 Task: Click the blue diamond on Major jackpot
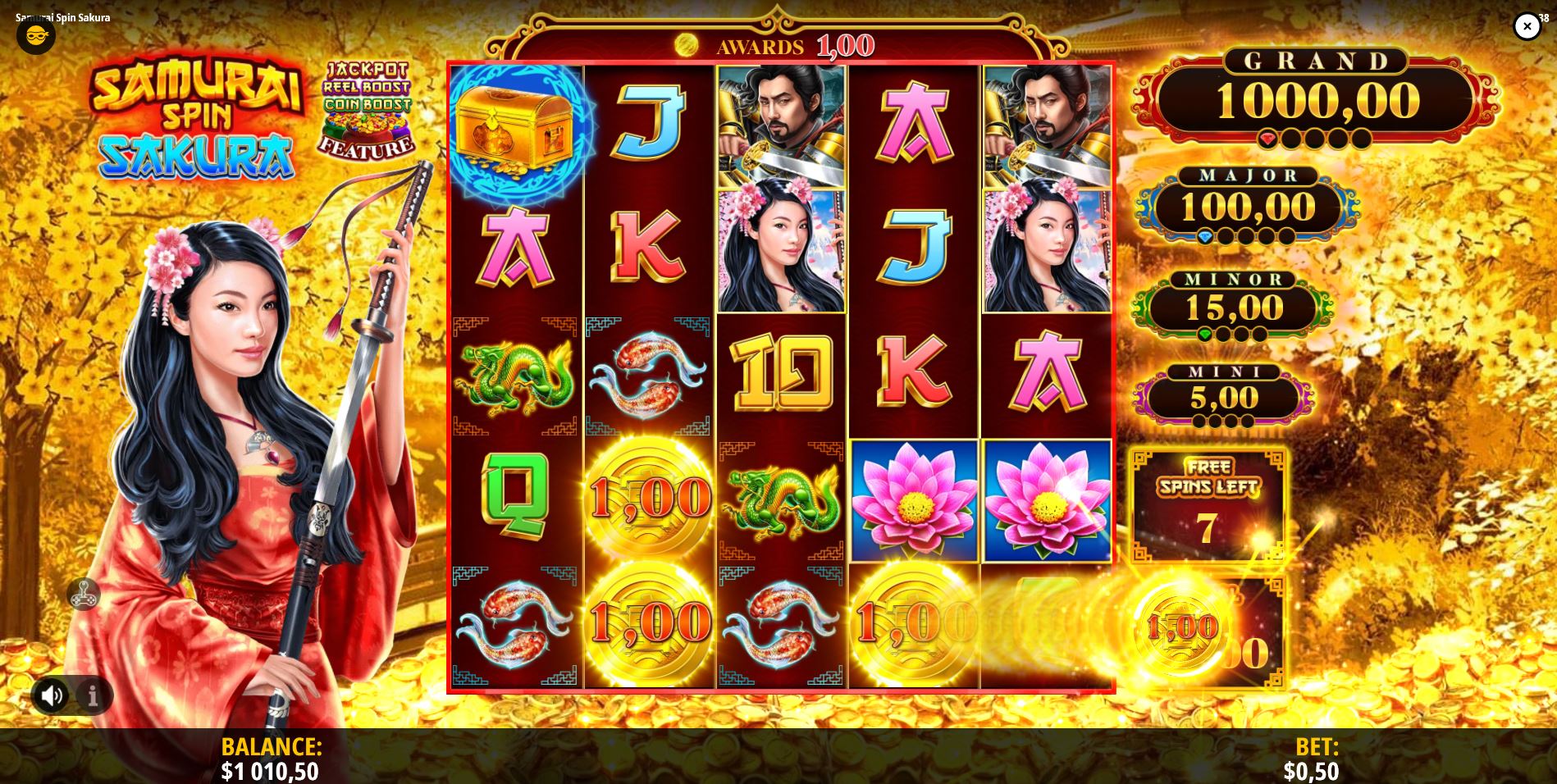point(1204,235)
